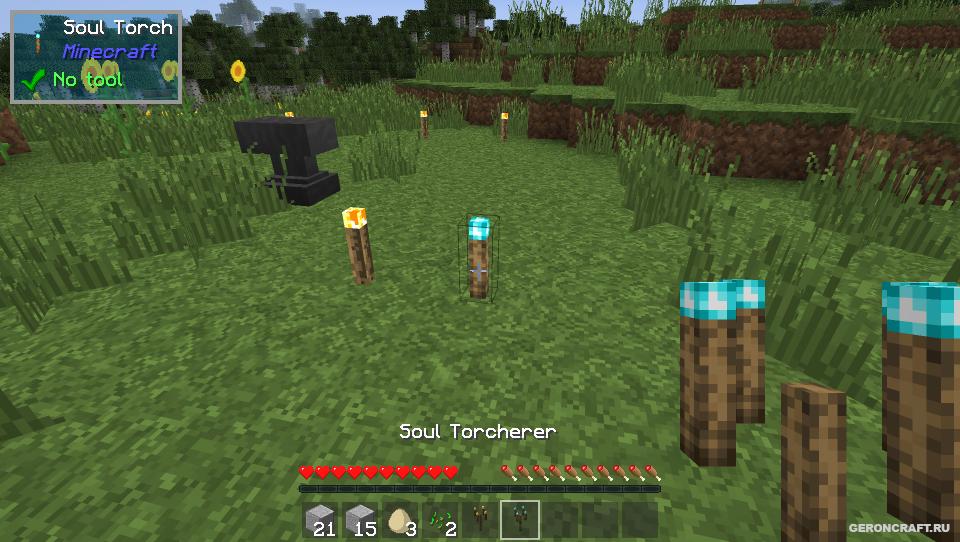Click the highlighted Soul Torcherer hotbar slot
Screen dimensions: 960x542
pos(520,519)
